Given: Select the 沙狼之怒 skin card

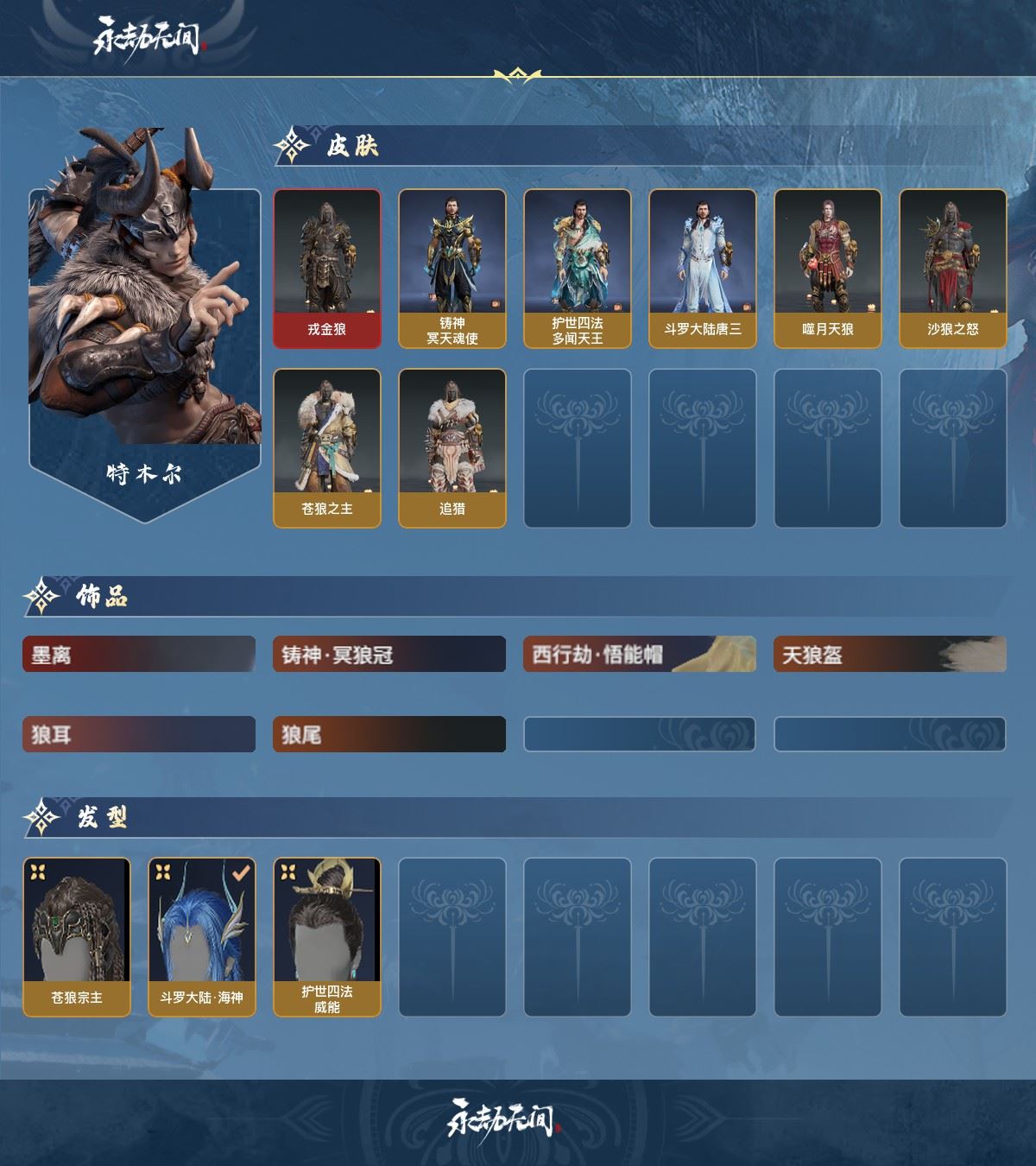Looking at the screenshot, I should pyautogui.click(x=953, y=269).
